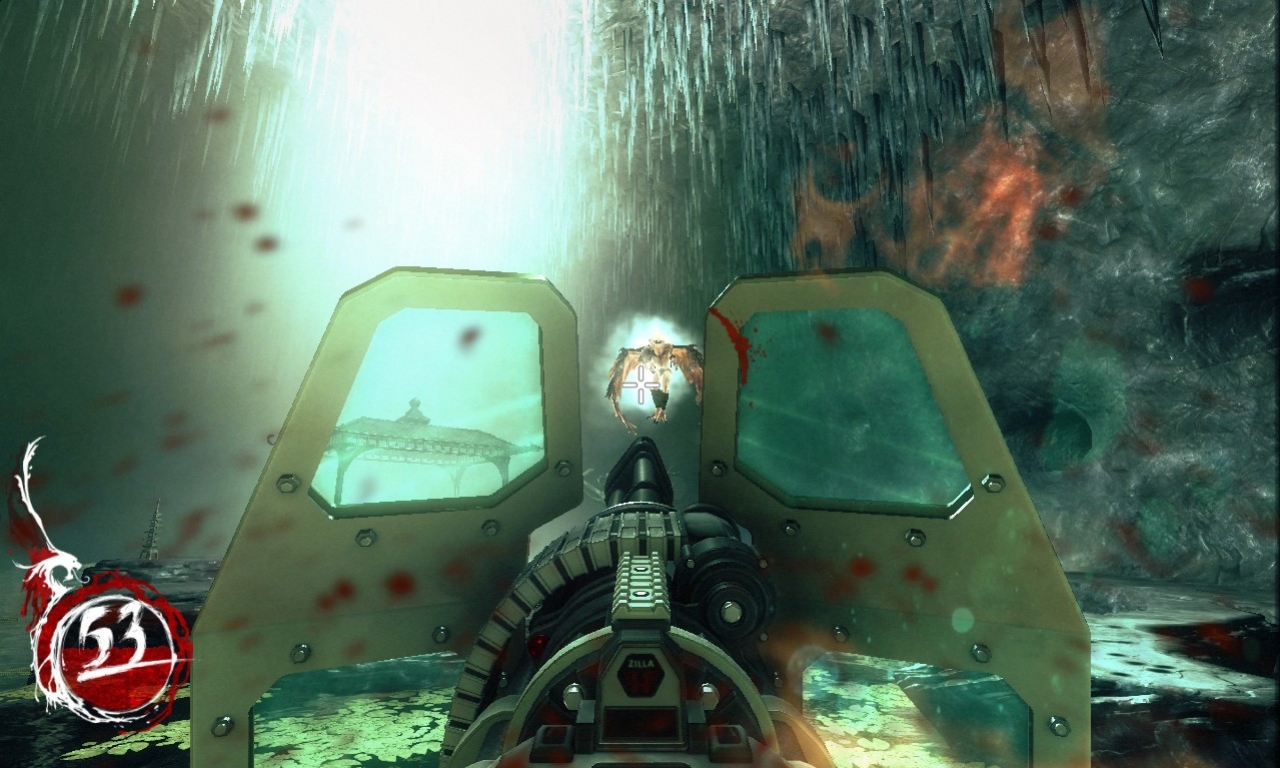Click the dark display panel below the ZILLA badge
This screenshot has height=768, width=1280.
pos(640,722)
